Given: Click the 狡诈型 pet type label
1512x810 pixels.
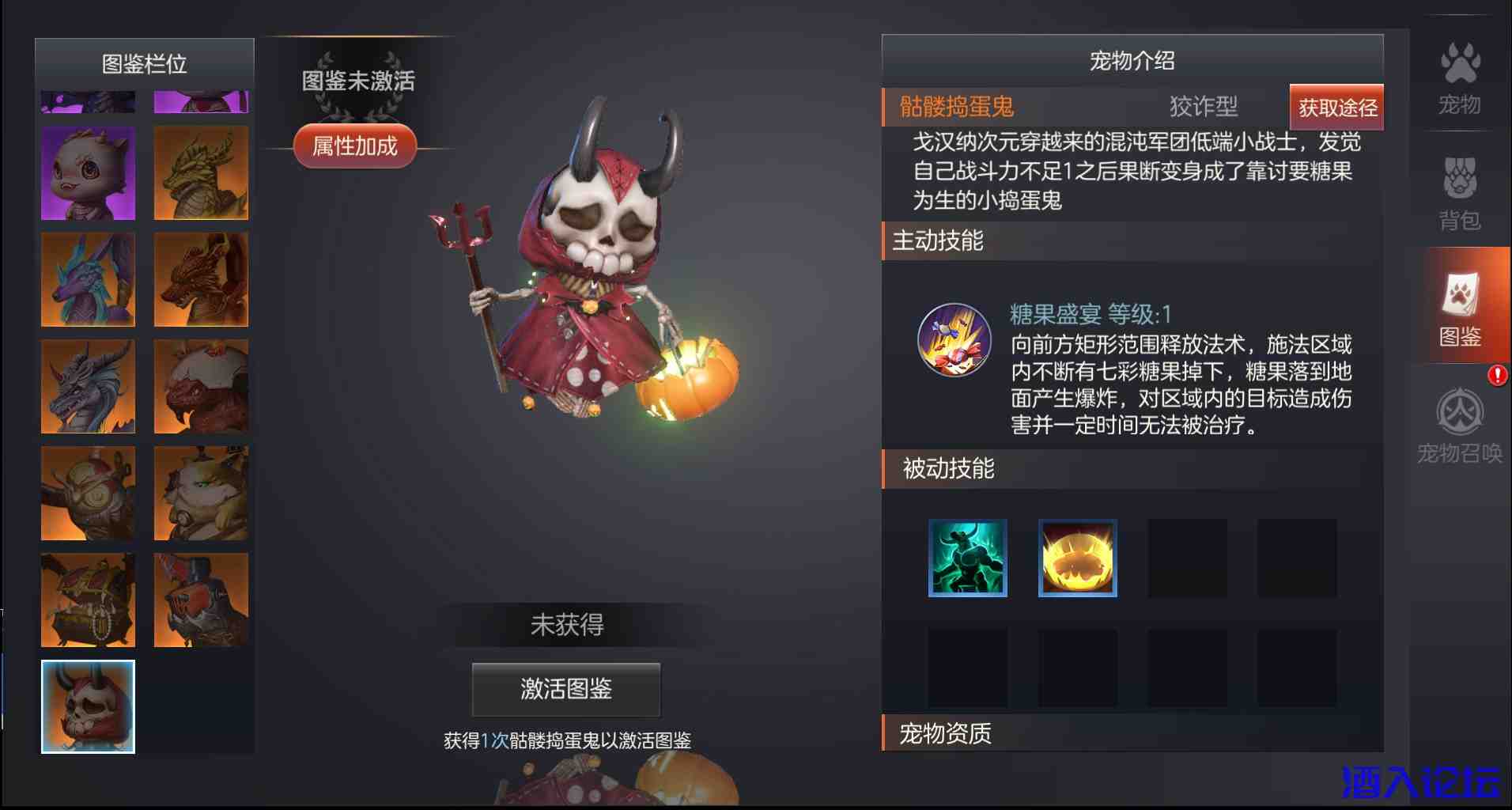Looking at the screenshot, I should [1203, 106].
